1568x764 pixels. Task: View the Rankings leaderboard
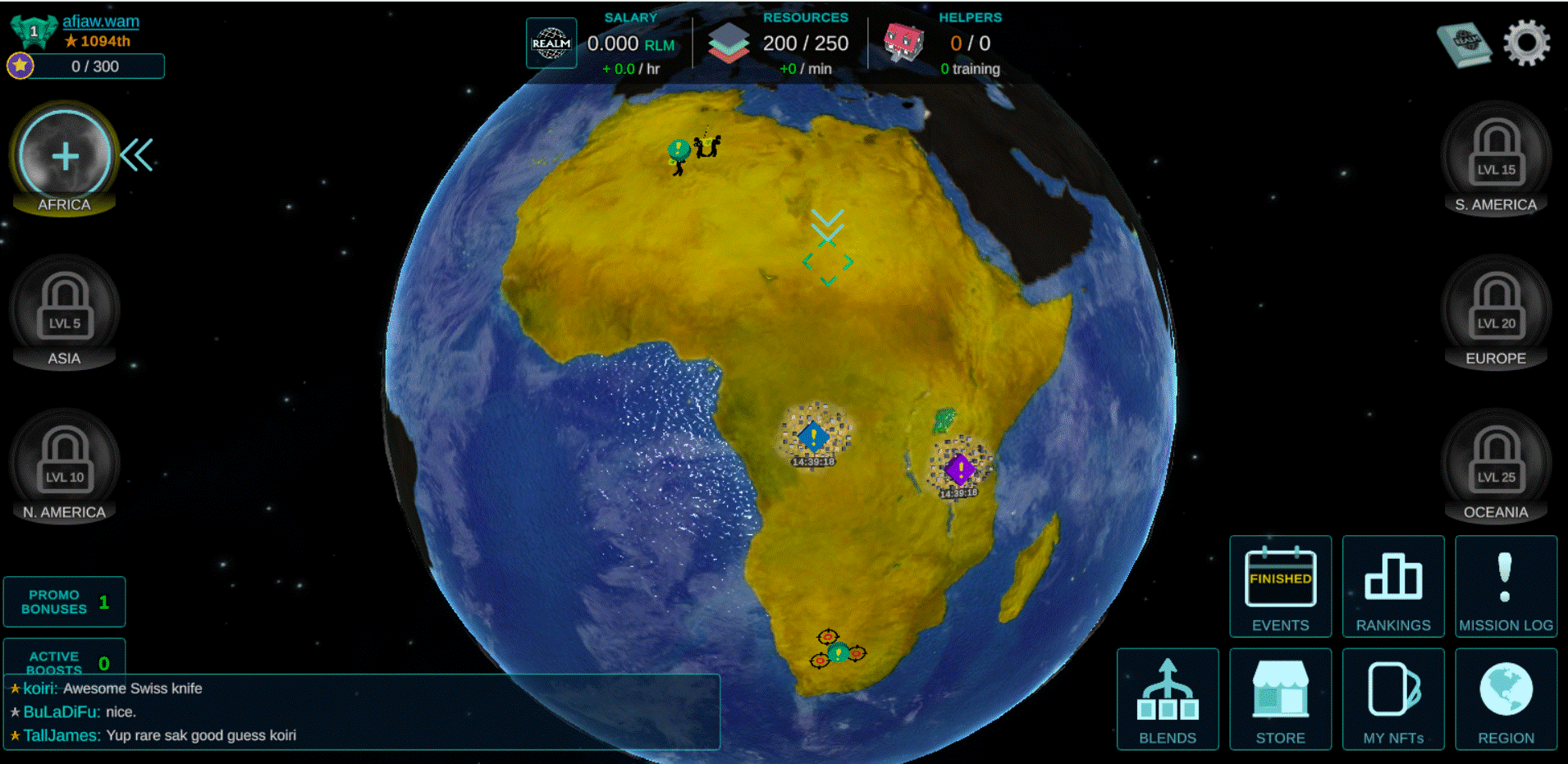point(1393,586)
